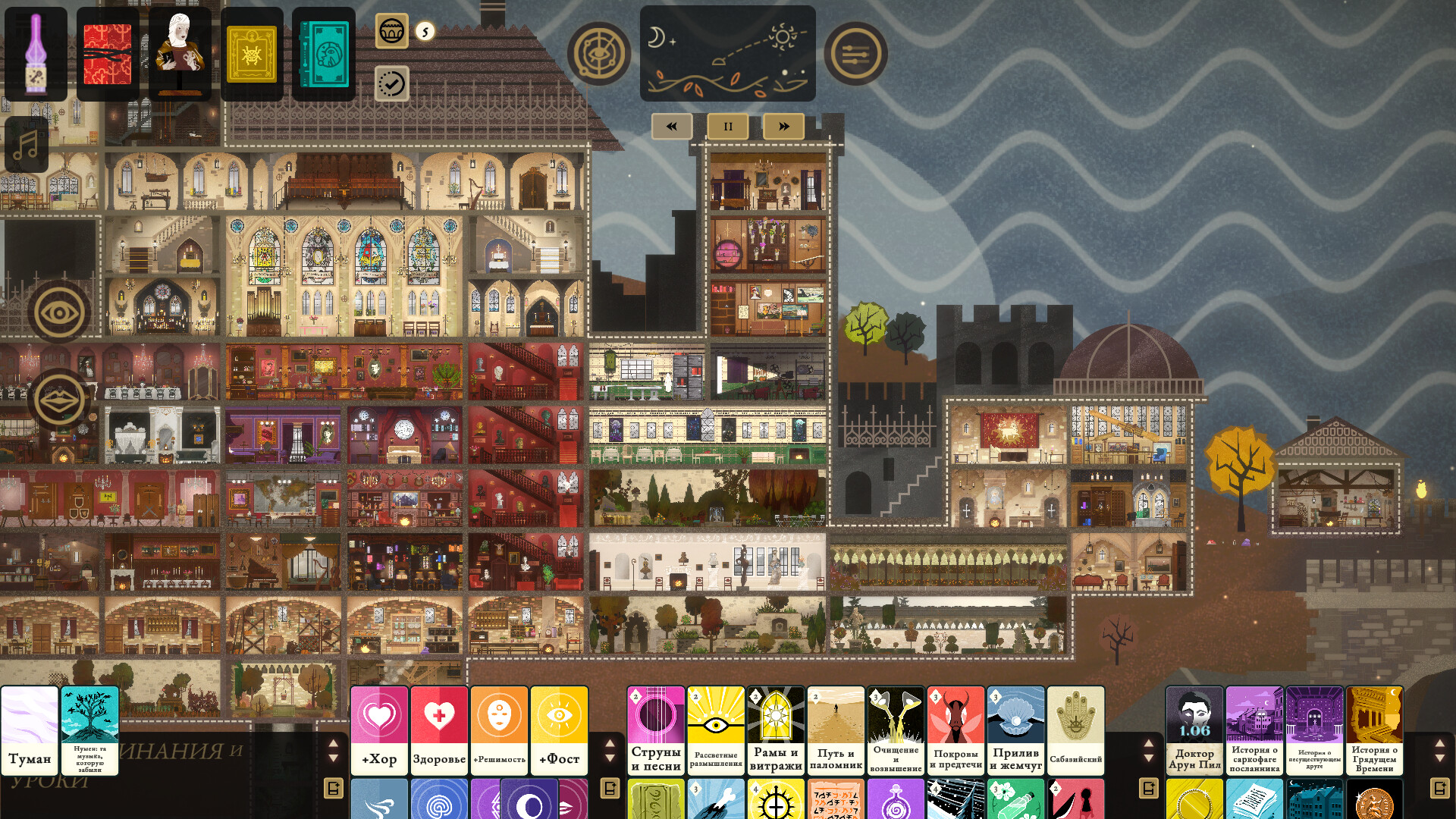Click the clock-with-checkmark icon
Image resolution: width=1456 pixels, height=819 pixels.
pyautogui.click(x=391, y=85)
